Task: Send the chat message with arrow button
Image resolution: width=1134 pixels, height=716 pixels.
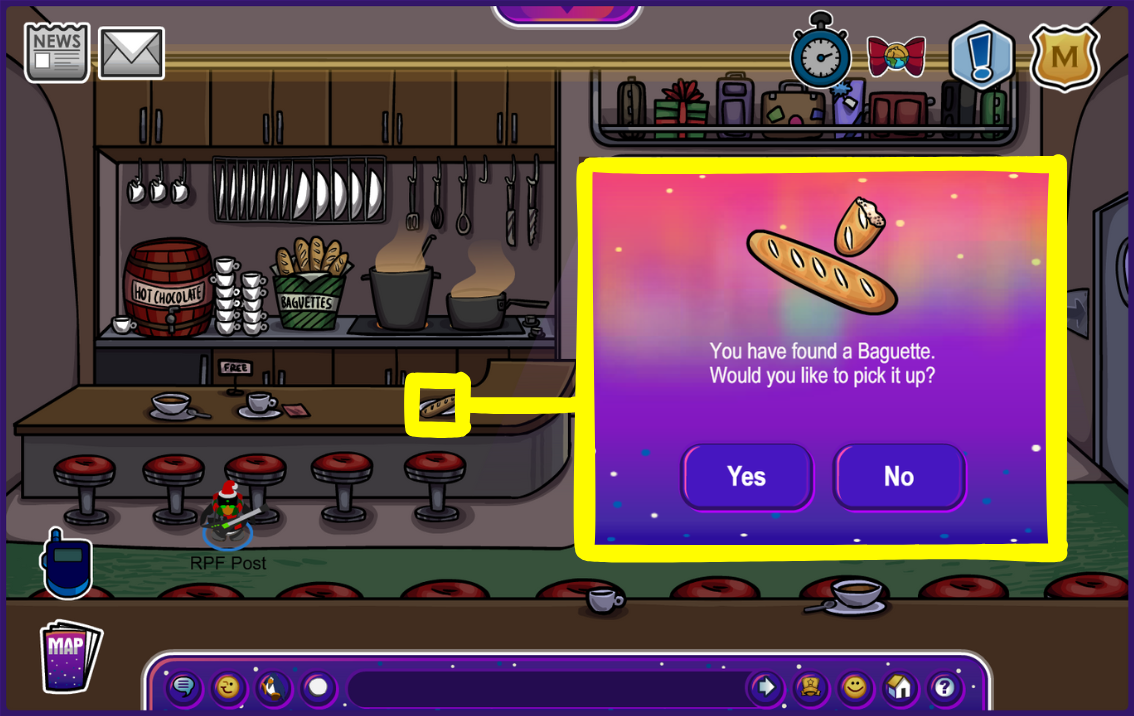Action: [x=766, y=687]
